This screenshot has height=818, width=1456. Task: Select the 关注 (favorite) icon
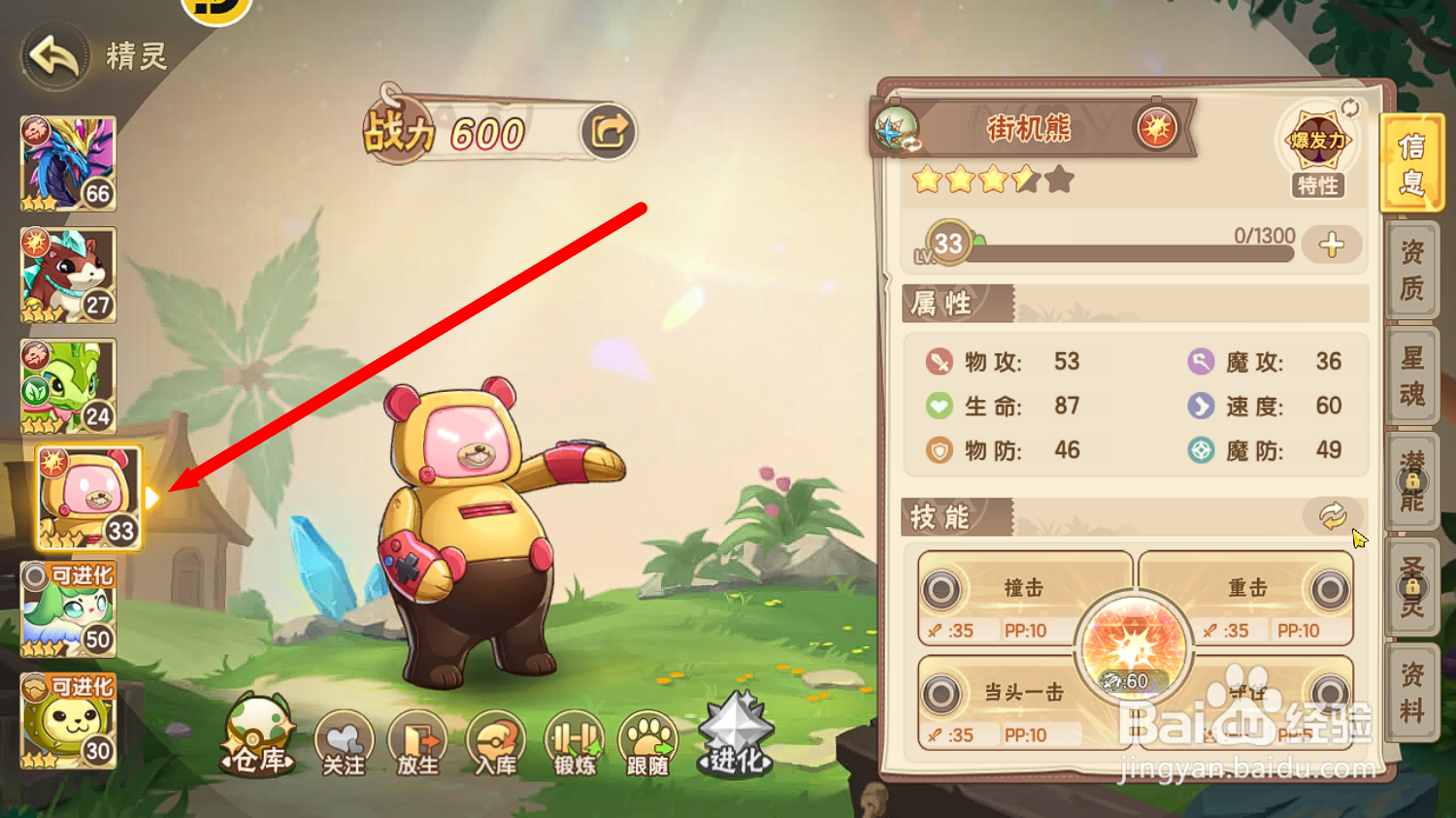pyautogui.click(x=344, y=742)
